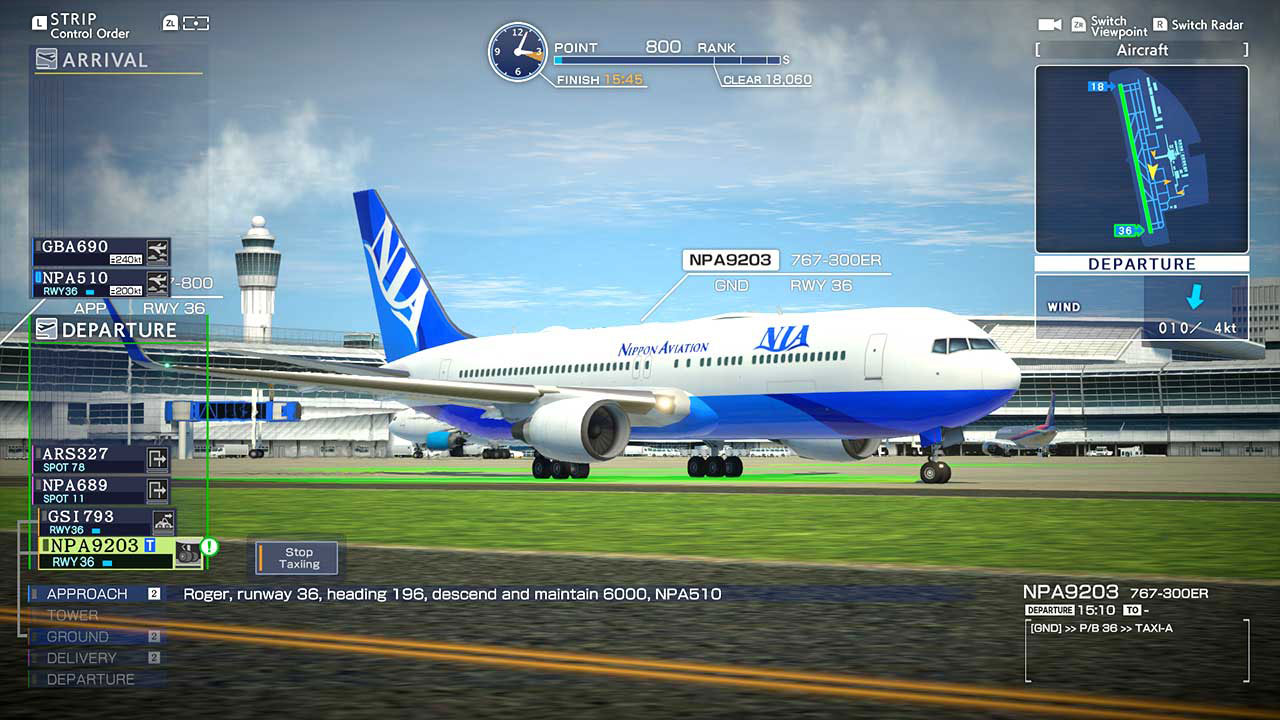
Task: Click the landing aircraft icon on GBA690 strip
Action: 156,253
